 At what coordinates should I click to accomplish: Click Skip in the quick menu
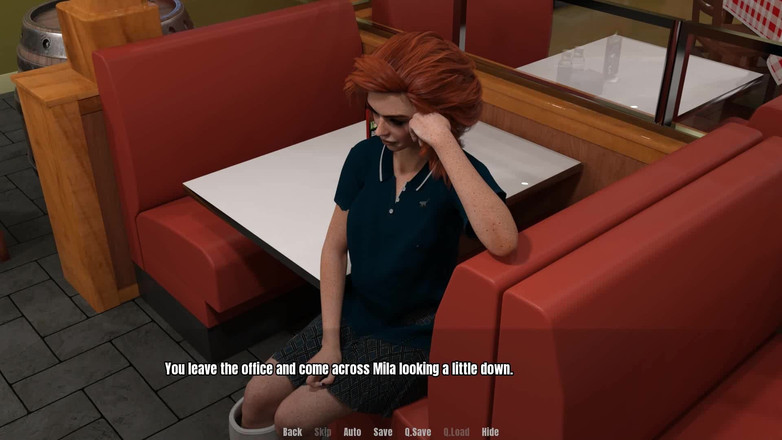click(x=323, y=432)
